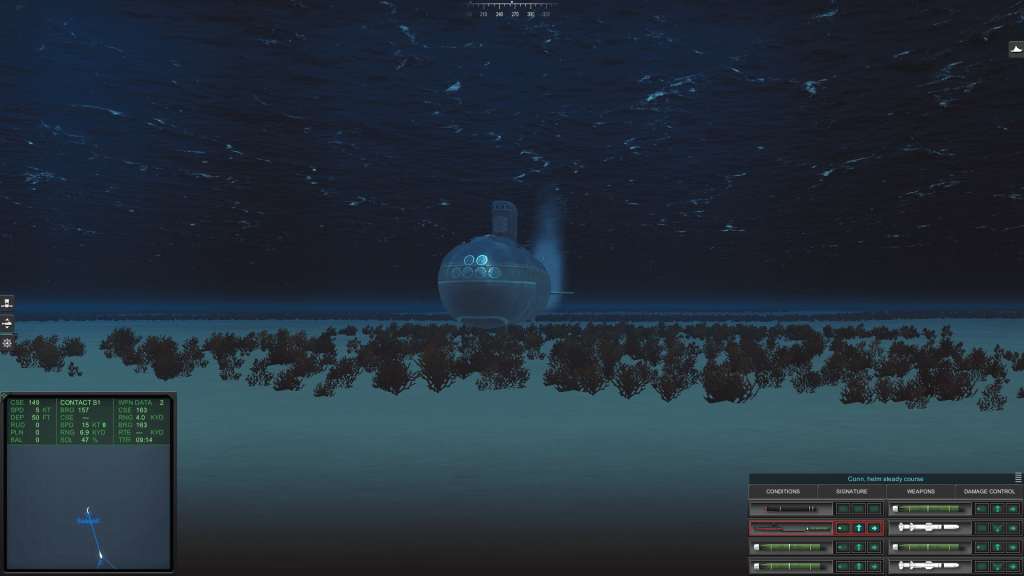This screenshot has height=576, width=1024.
Task: Activate the ship's wheel helm icon
Action: (7, 343)
